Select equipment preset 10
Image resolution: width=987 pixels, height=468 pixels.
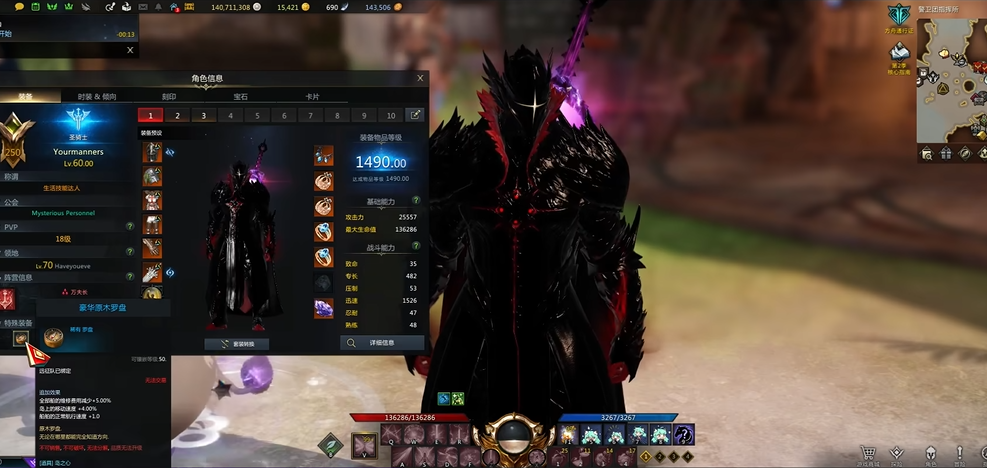pyautogui.click(x=390, y=116)
